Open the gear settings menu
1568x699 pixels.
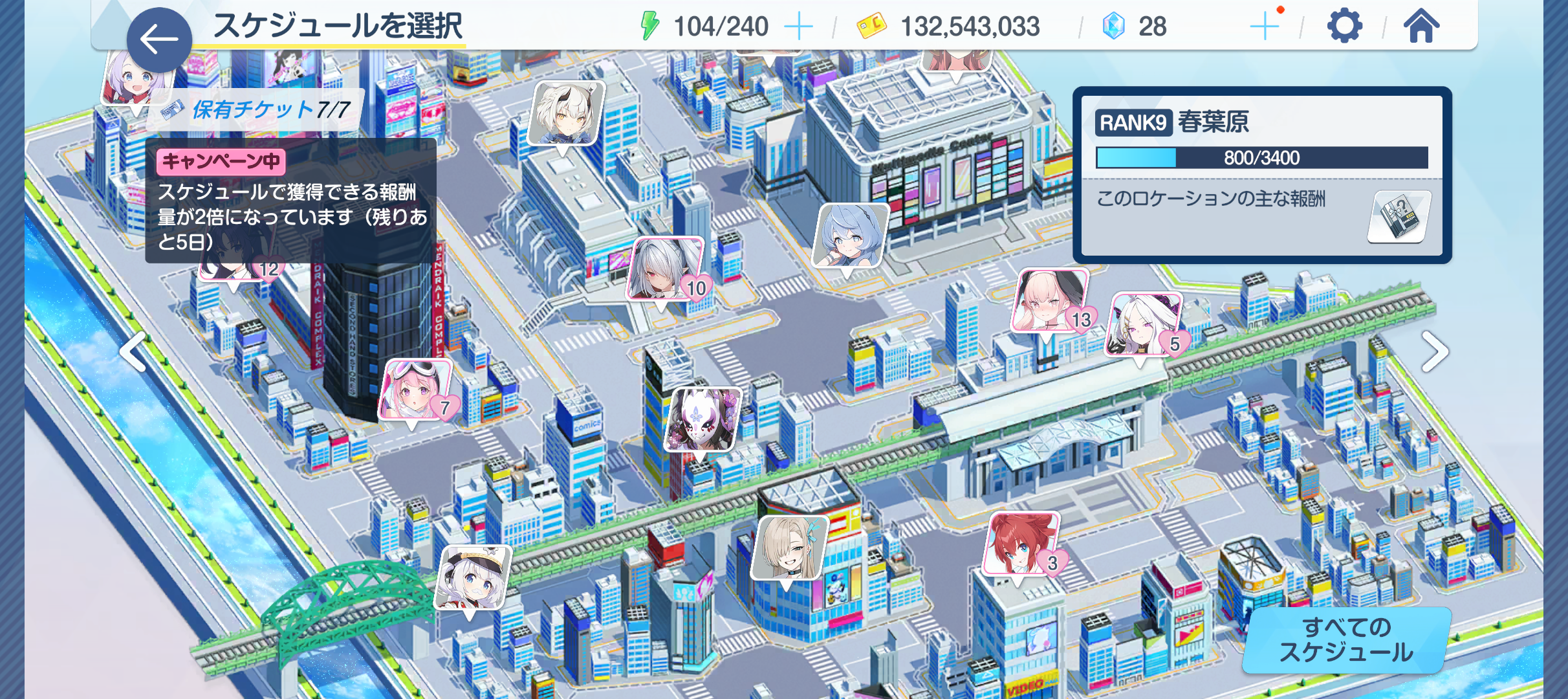(x=1344, y=27)
